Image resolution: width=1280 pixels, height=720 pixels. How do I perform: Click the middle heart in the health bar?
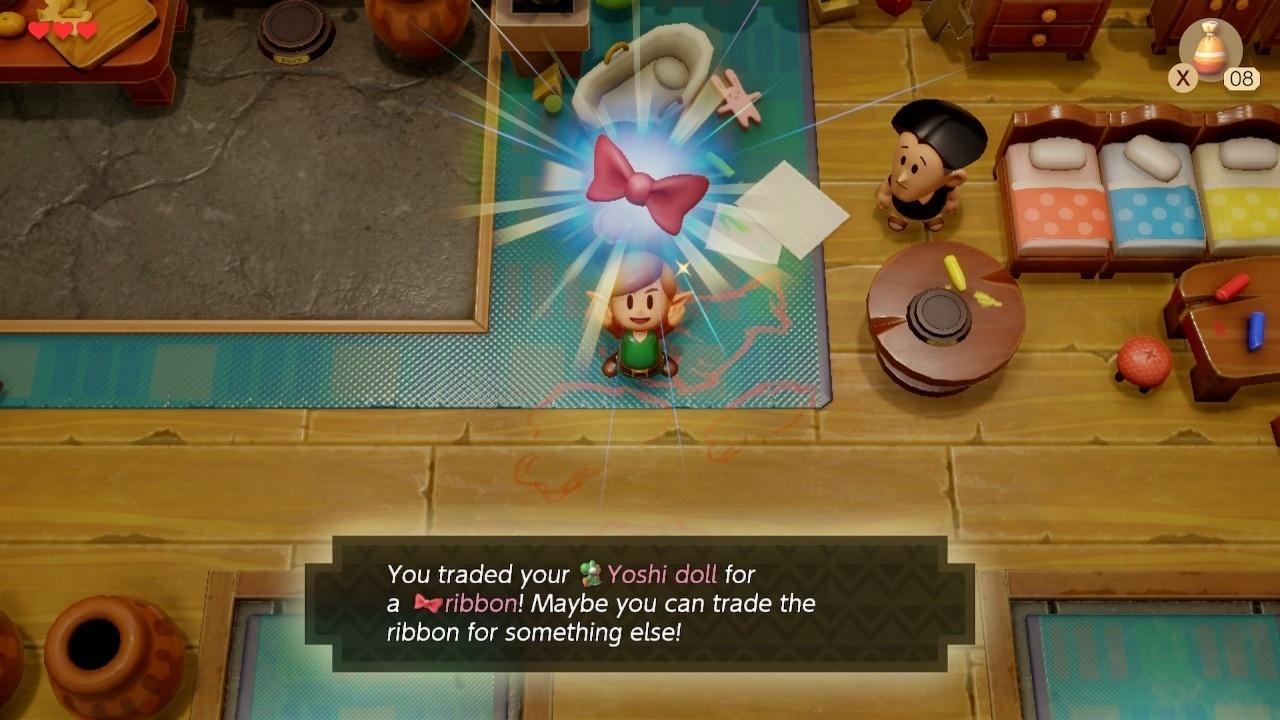click(62, 30)
